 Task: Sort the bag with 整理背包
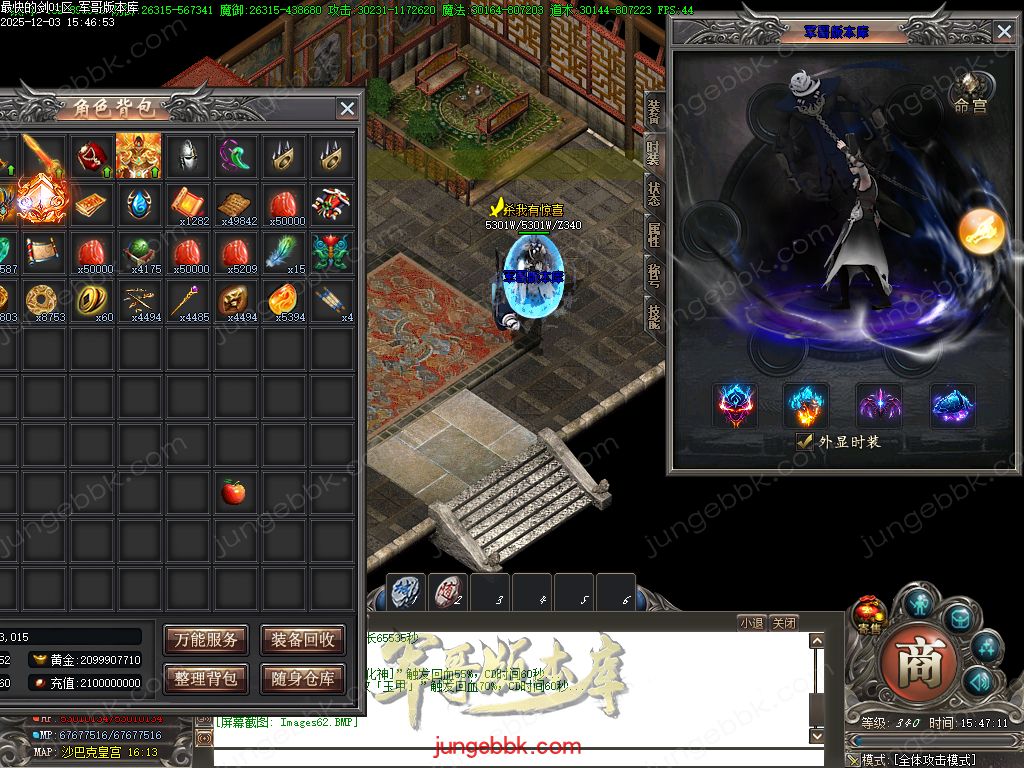pyautogui.click(x=206, y=679)
